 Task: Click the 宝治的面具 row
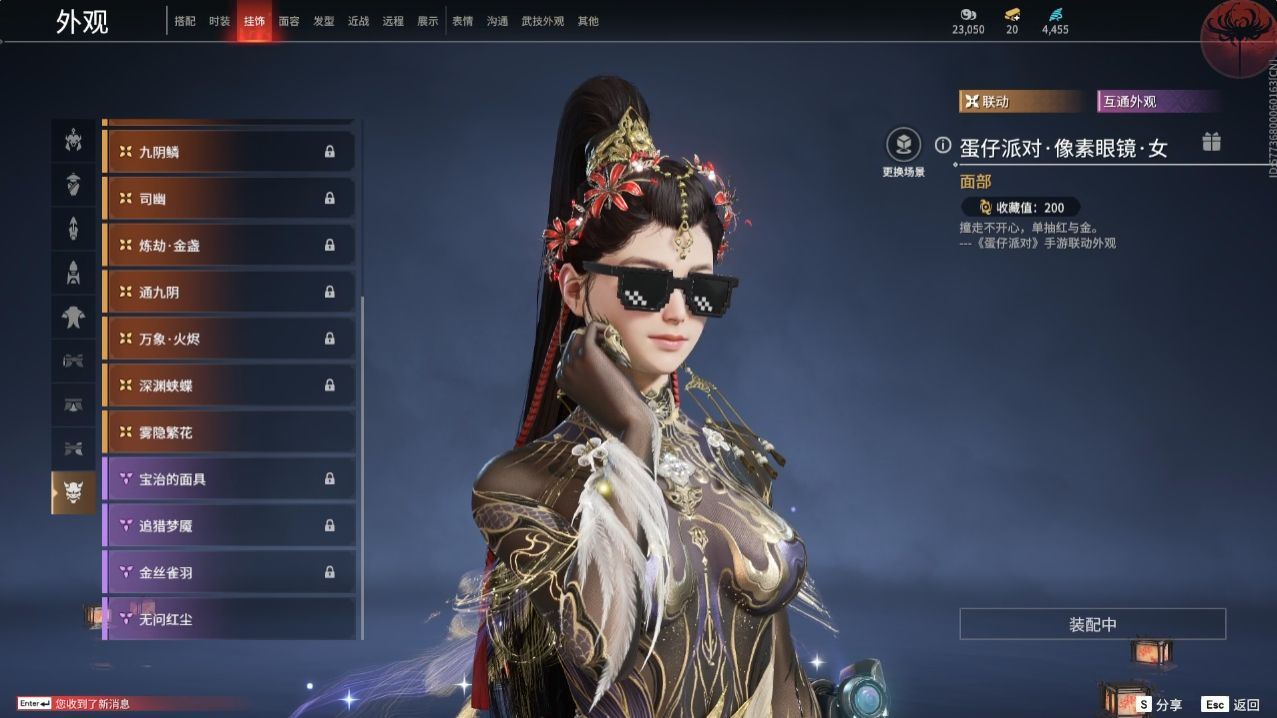pyautogui.click(x=229, y=479)
